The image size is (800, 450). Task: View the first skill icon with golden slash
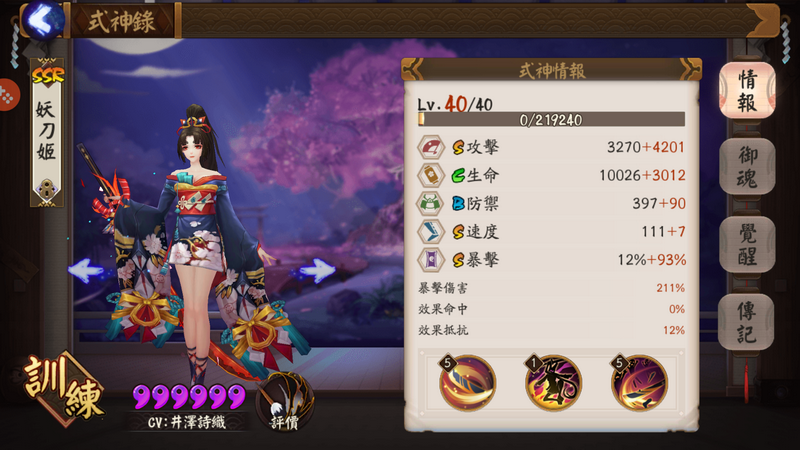467,383
